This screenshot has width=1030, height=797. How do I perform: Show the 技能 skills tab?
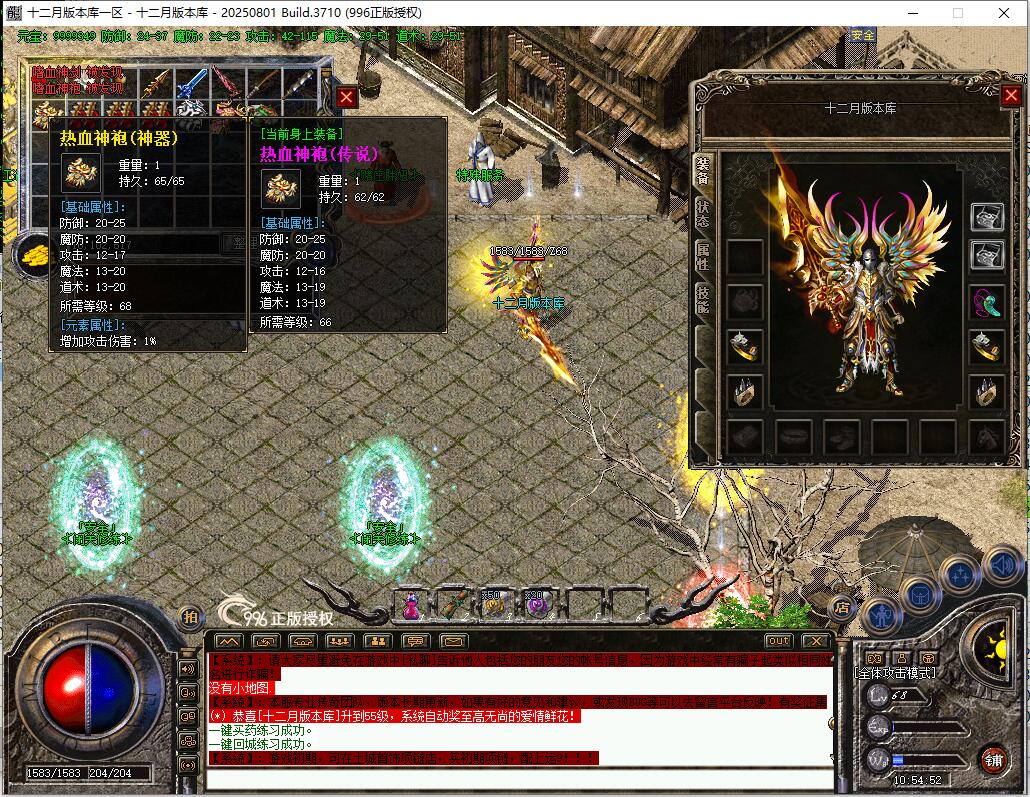coord(703,298)
